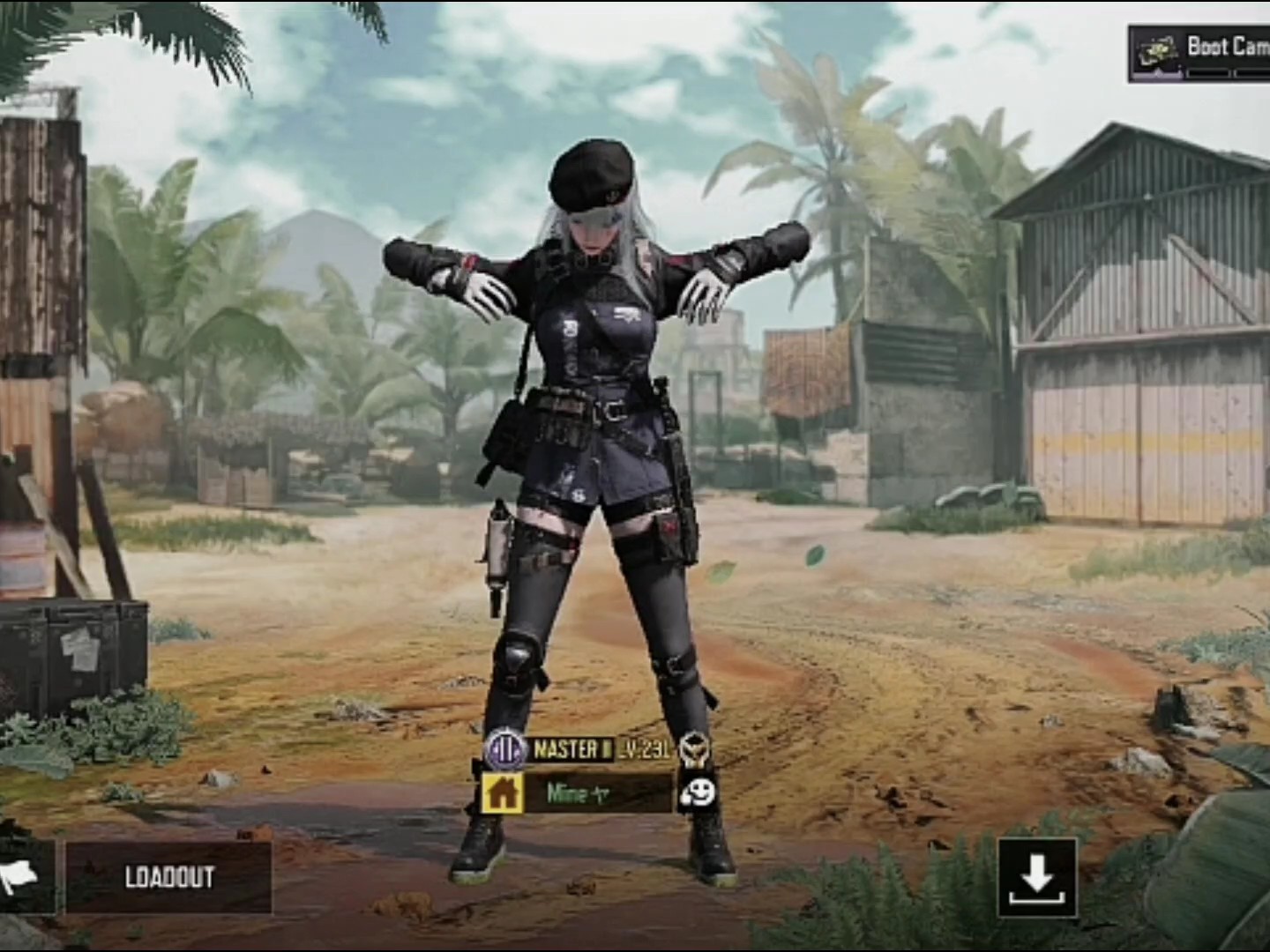This screenshot has height=952, width=1270.
Task: Open the Boot Camp event banner
Action: pos(1201,53)
